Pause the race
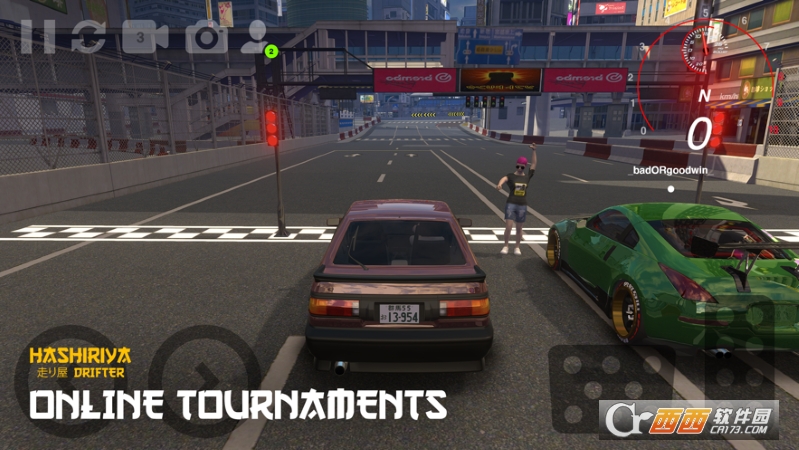The image size is (799, 450). pyautogui.click(x=37, y=37)
